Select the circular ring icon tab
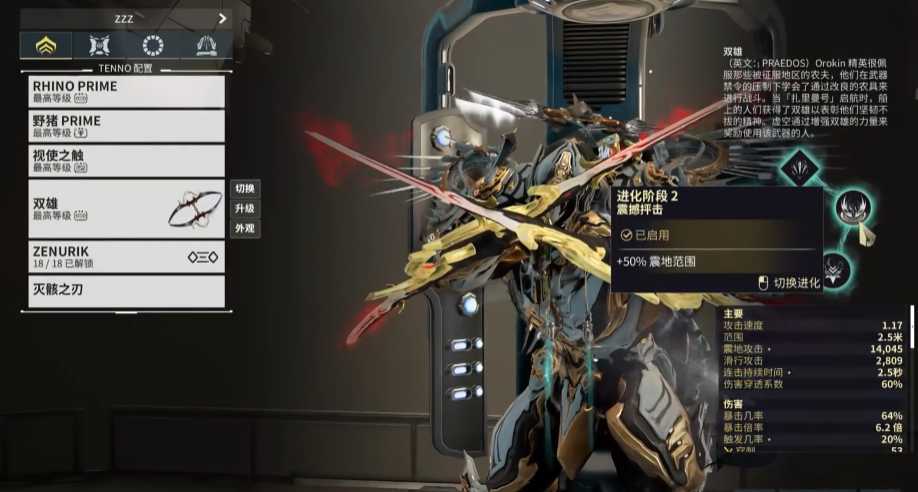 coord(152,45)
